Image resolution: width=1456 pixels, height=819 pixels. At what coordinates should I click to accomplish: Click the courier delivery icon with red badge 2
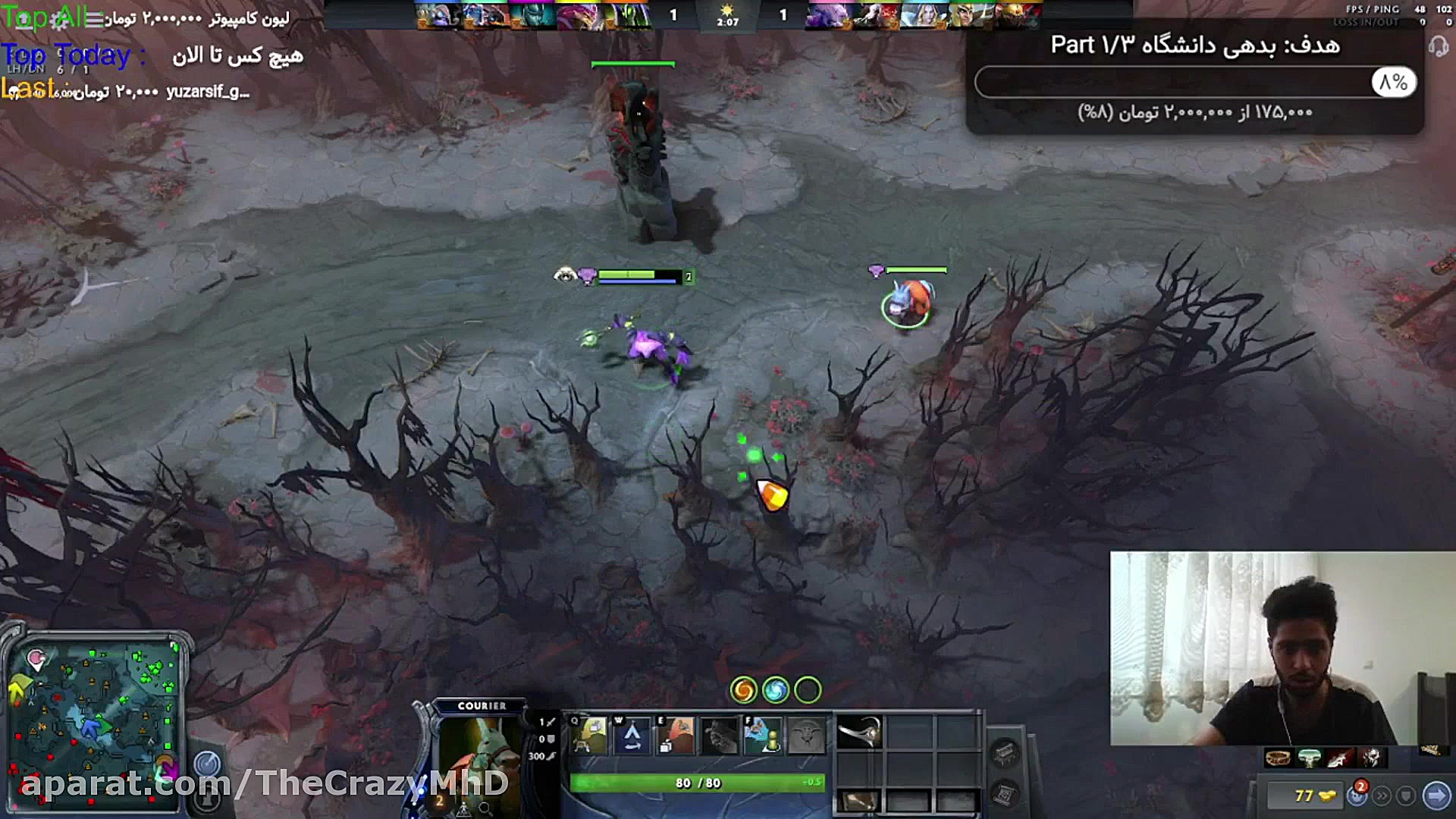click(1357, 796)
